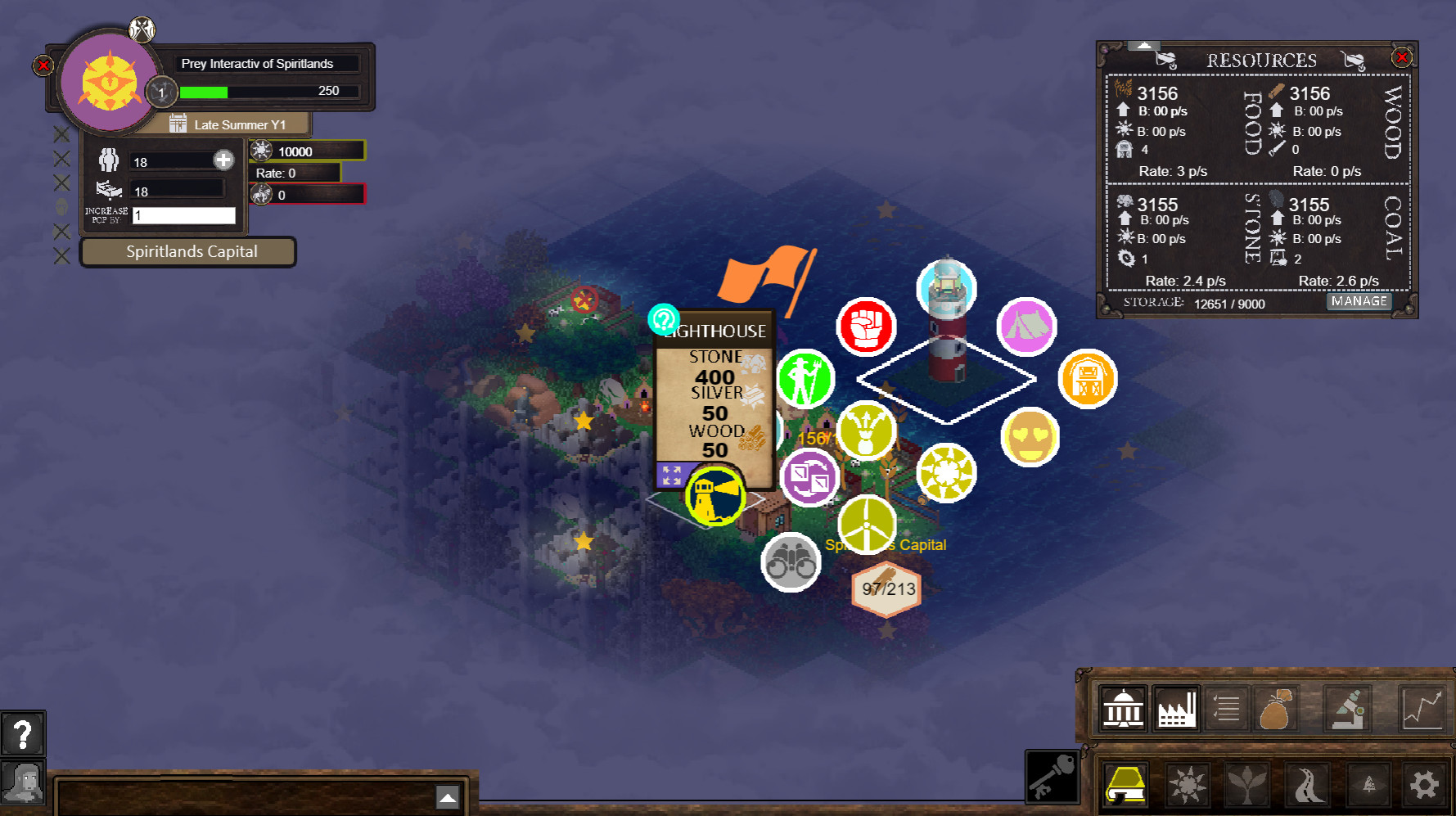
Task: Open the government building menu
Action: [x=1123, y=707]
